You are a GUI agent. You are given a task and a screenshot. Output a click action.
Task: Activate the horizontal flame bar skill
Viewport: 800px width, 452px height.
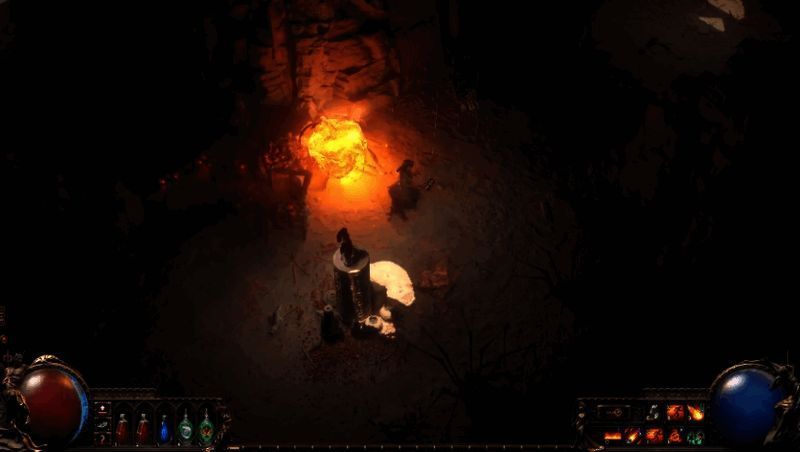click(x=612, y=435)
